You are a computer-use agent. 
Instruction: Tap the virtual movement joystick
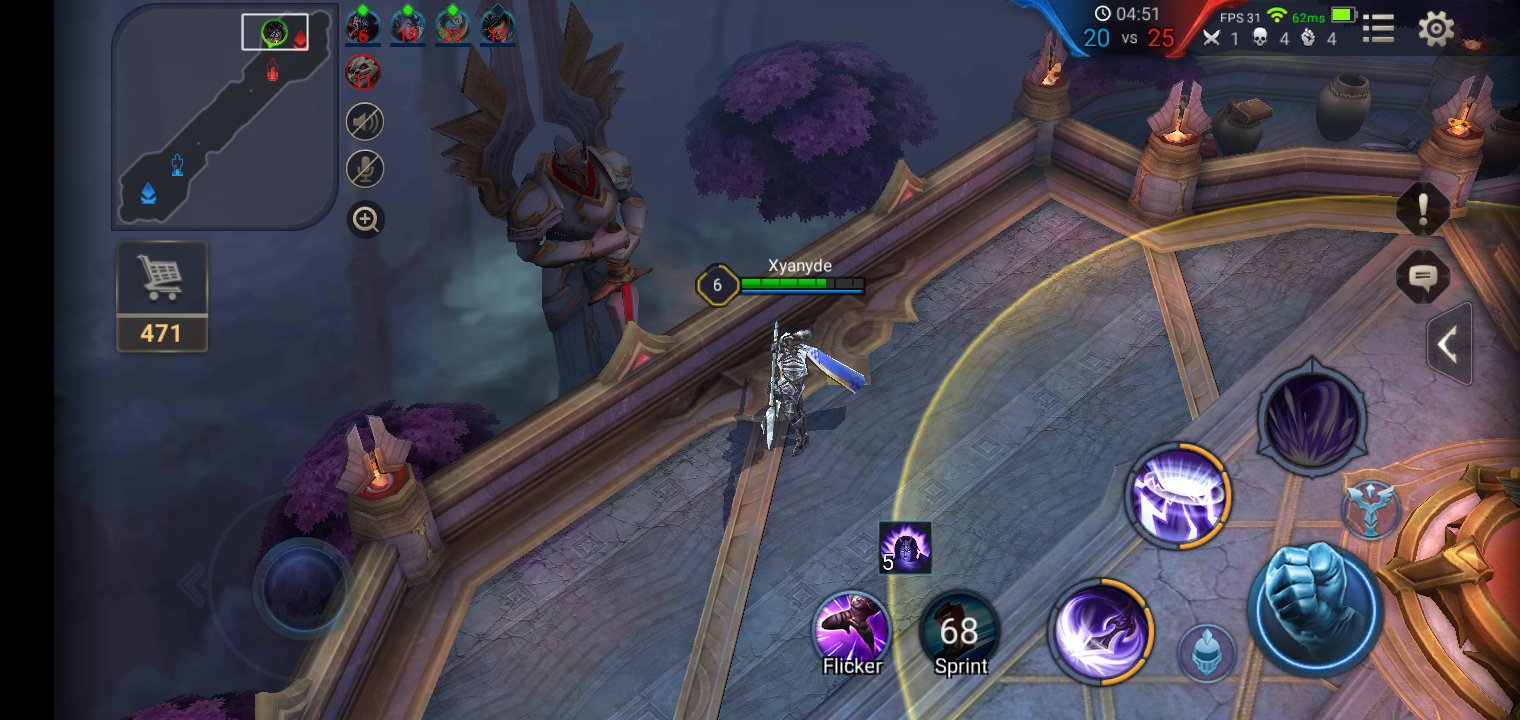(301, 587)
